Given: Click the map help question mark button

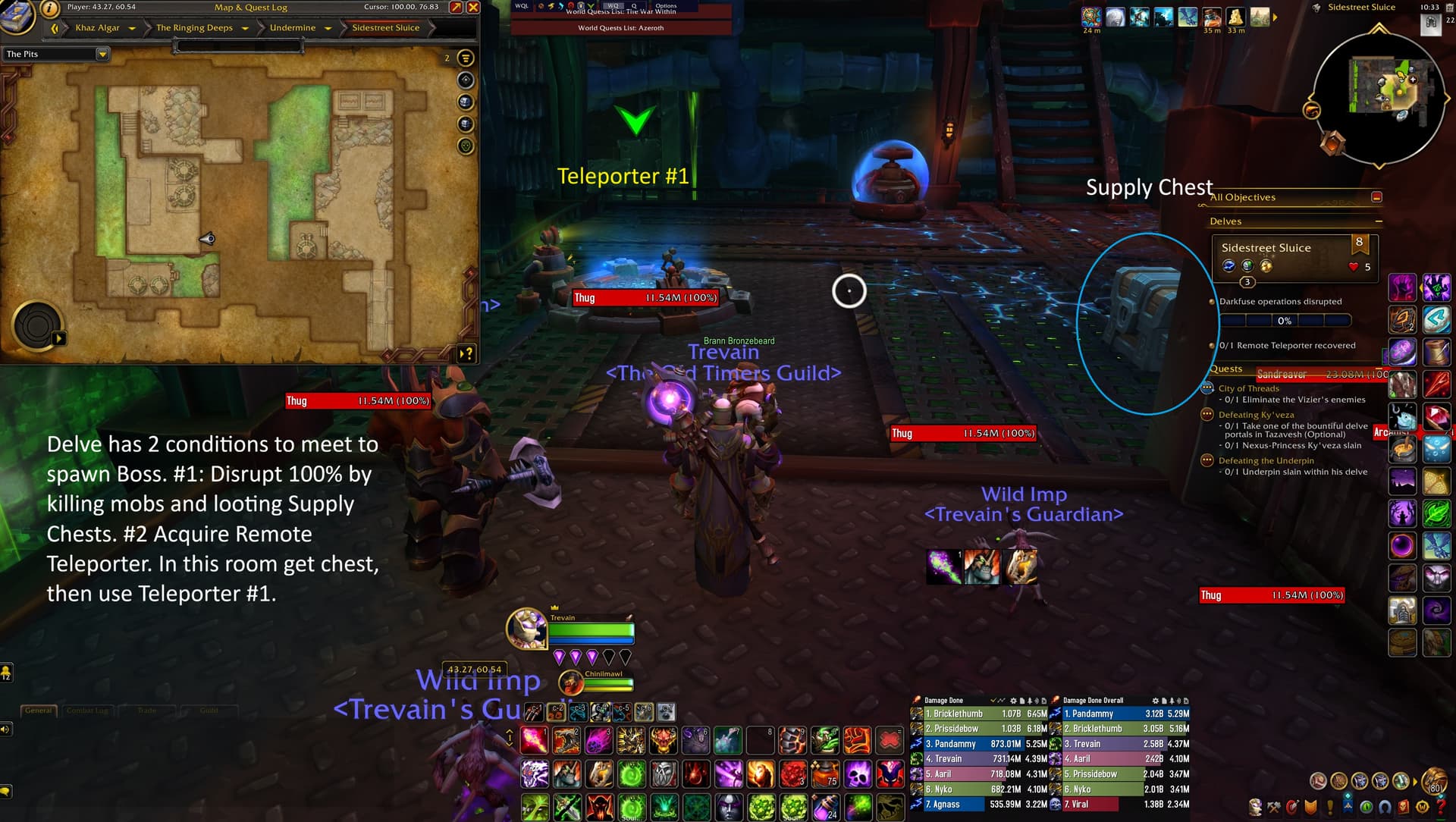Looking at the screenshot, I should point(467,353).
